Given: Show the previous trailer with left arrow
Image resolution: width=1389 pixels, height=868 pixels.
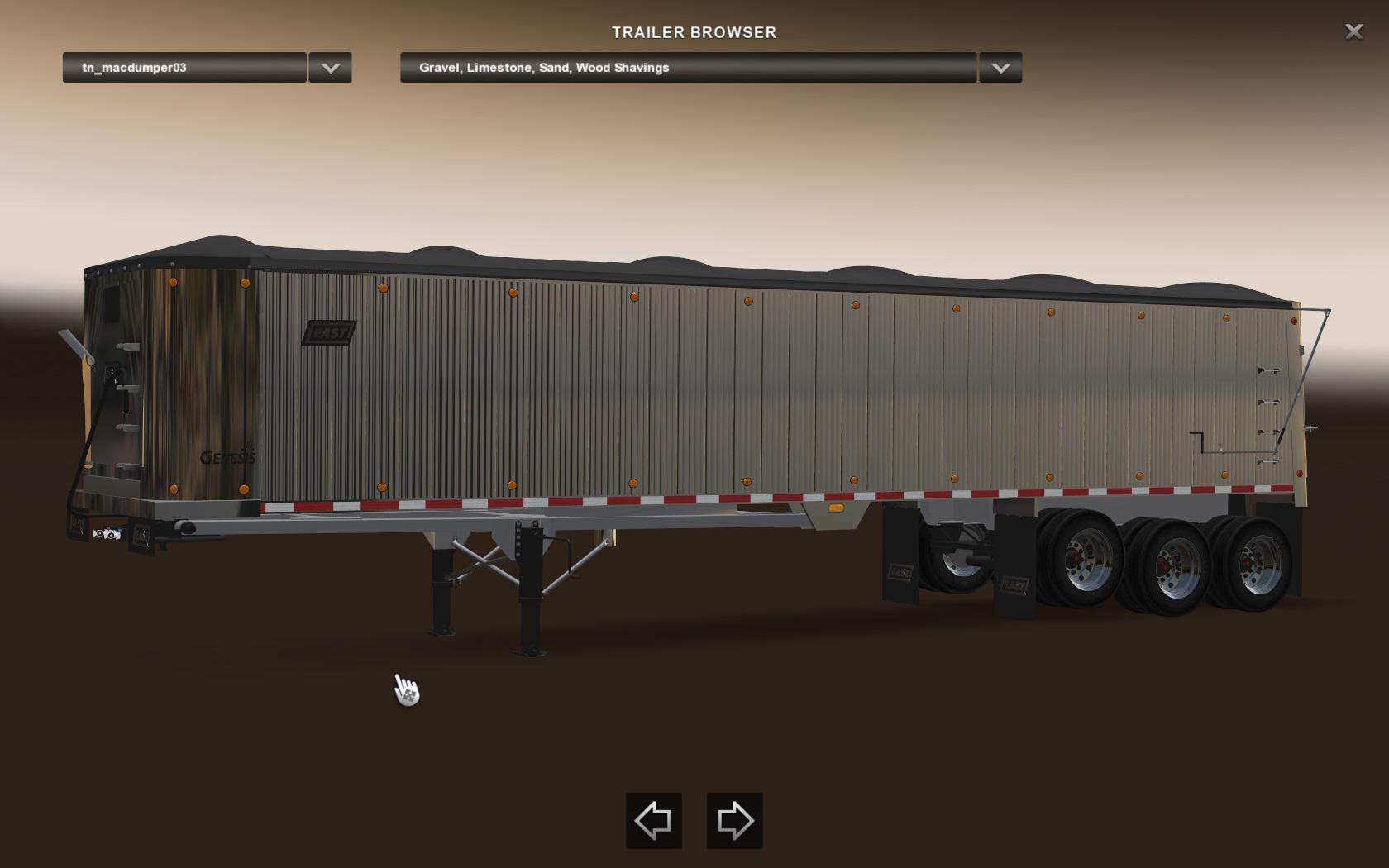Looking at the screenshot, I should (x=653, y=821).
